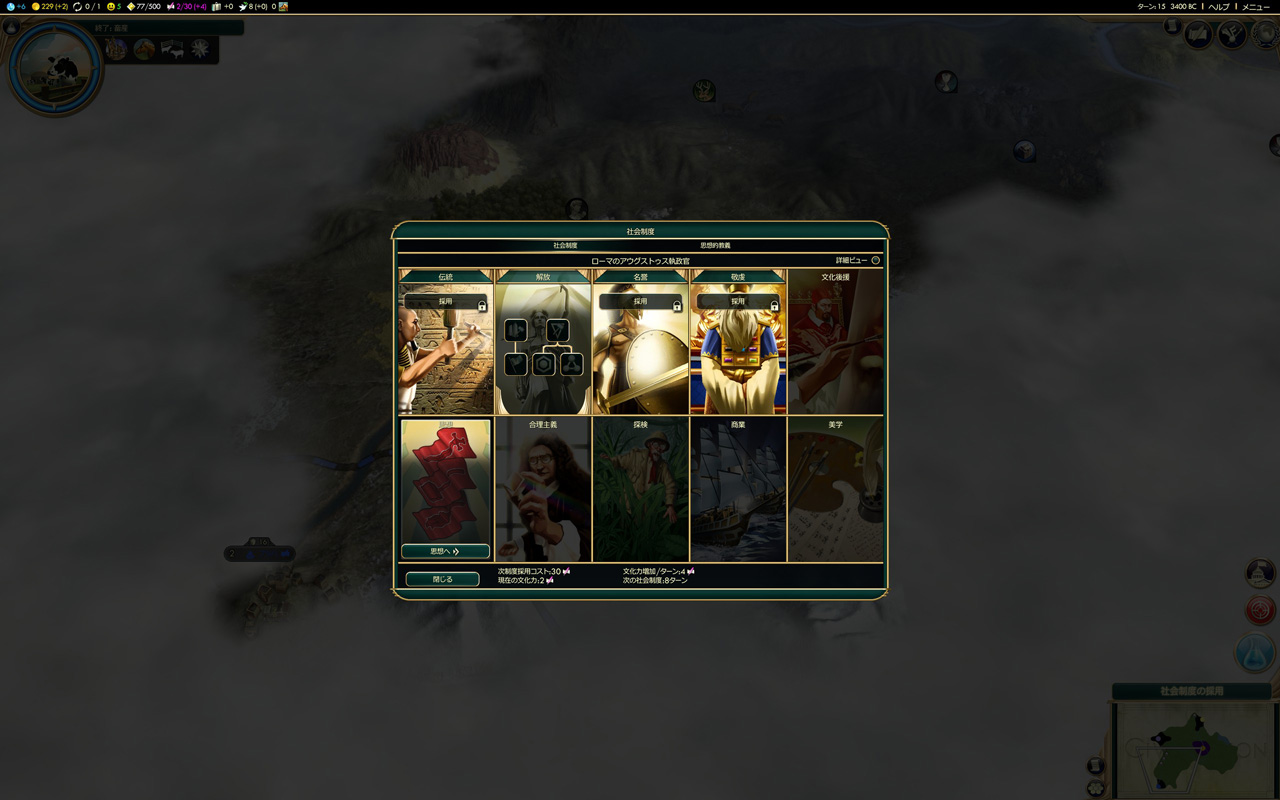Screen dimensions: 1280x800
Task: Open the notification scroll icon below the menu
Action: (1171, 27)
